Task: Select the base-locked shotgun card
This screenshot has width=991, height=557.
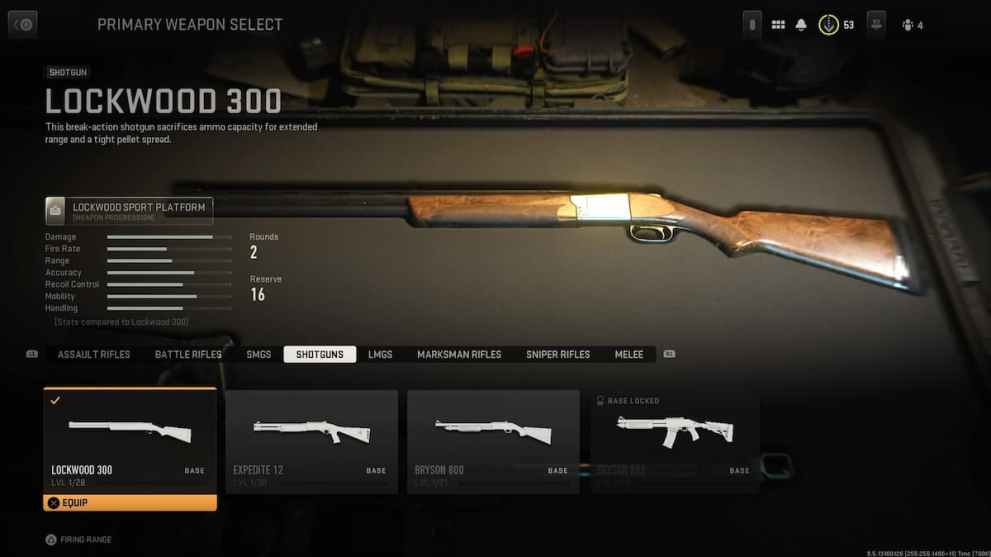Action: (675, 441)
